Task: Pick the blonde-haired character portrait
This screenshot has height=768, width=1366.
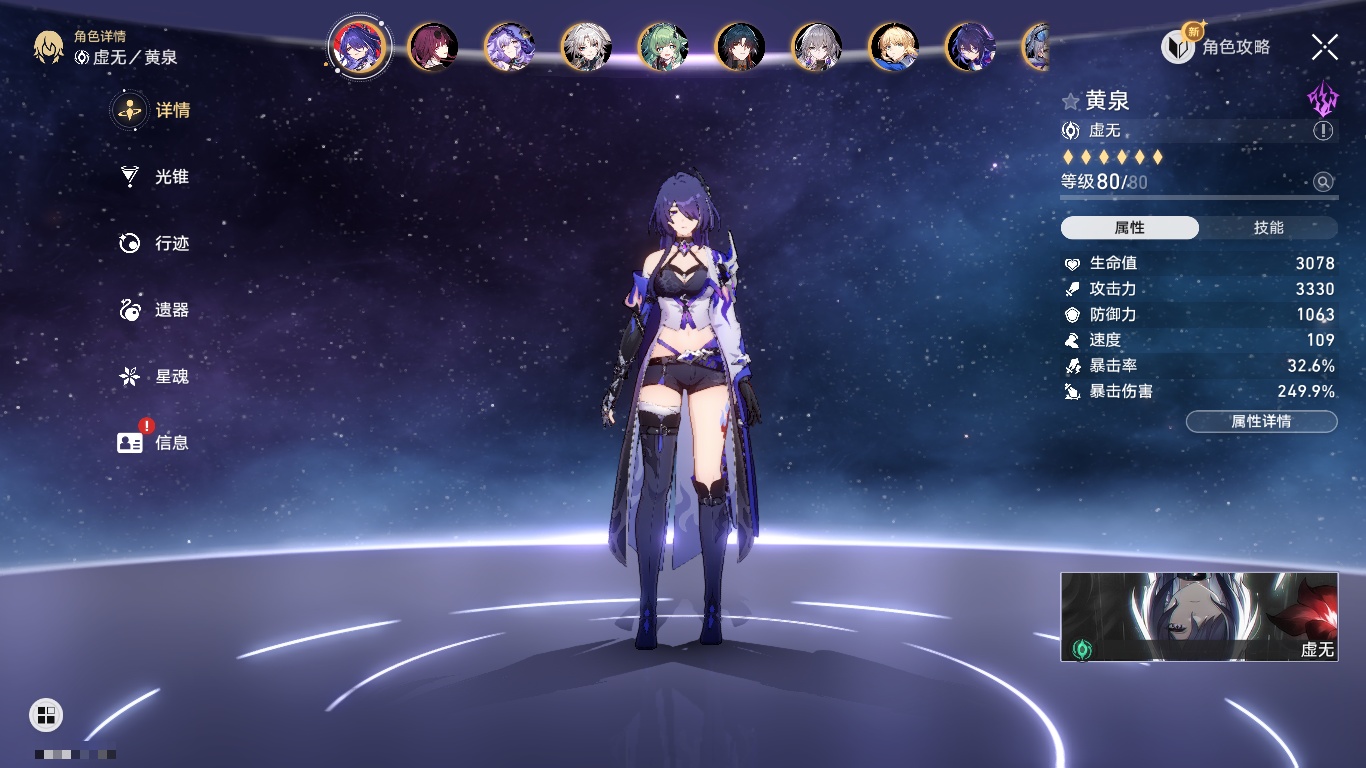Action: pyautogui.click(x=893, y=47)
